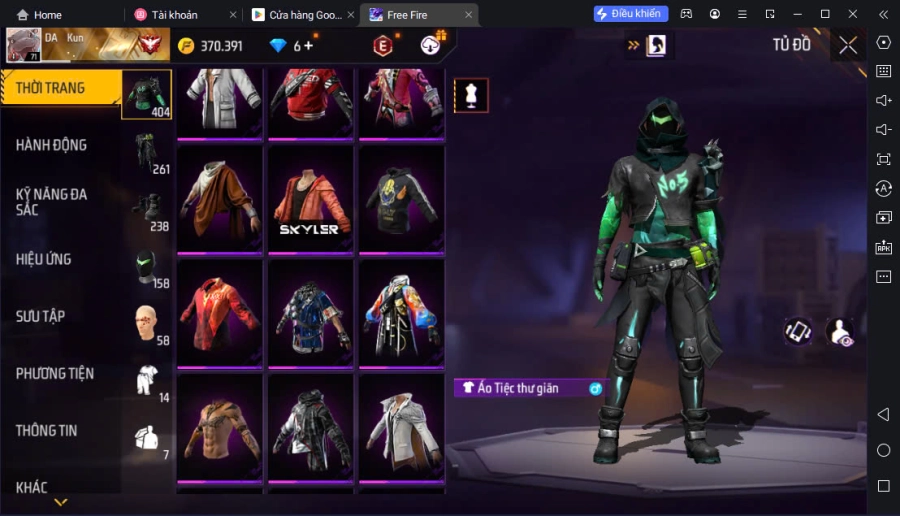Toggle the character visibility eye icon
Image resolution: width=900 pixels, height=516 pixels.
coord(841,333)
